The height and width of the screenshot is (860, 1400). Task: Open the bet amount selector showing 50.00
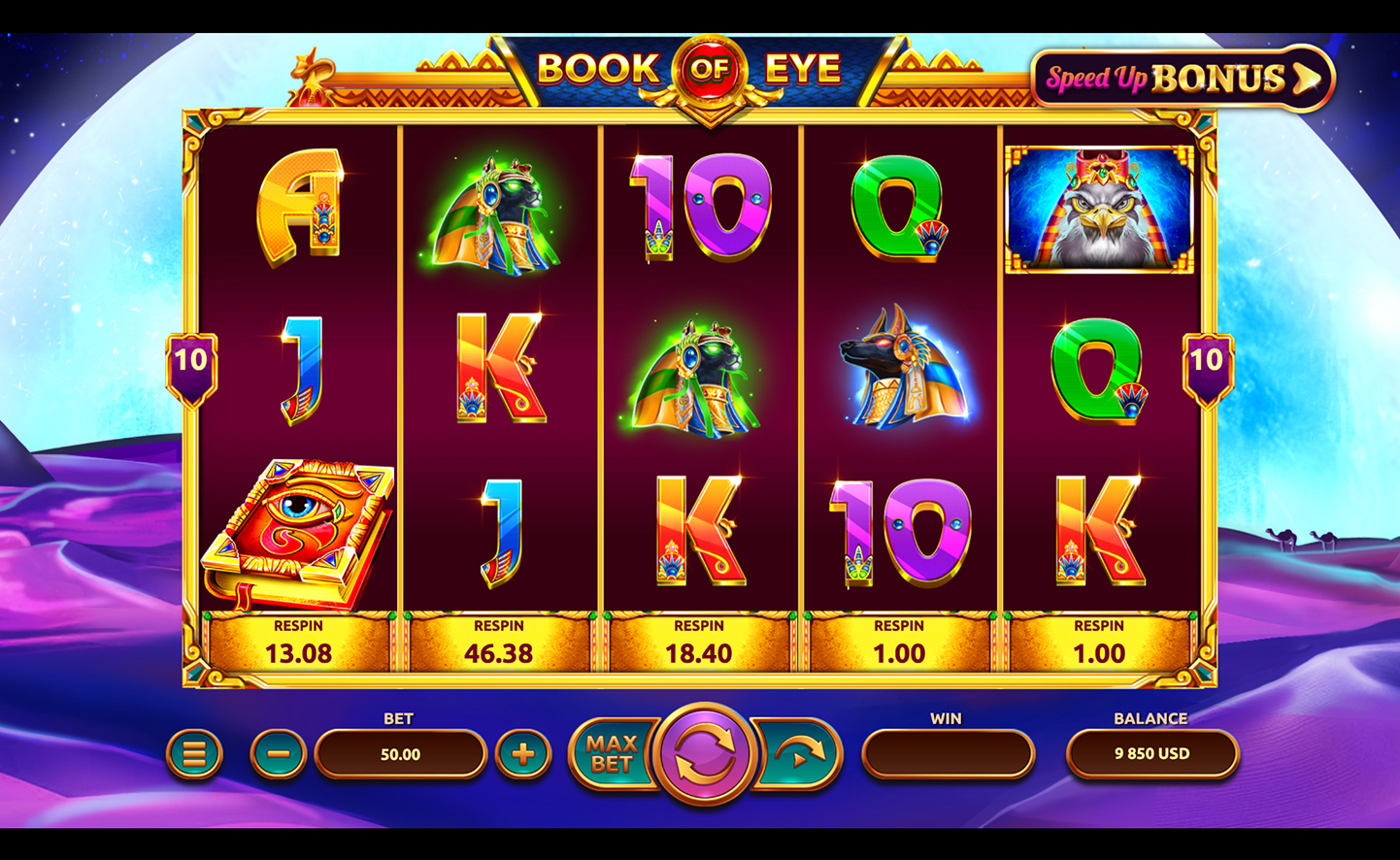click(x=400, y=753)
